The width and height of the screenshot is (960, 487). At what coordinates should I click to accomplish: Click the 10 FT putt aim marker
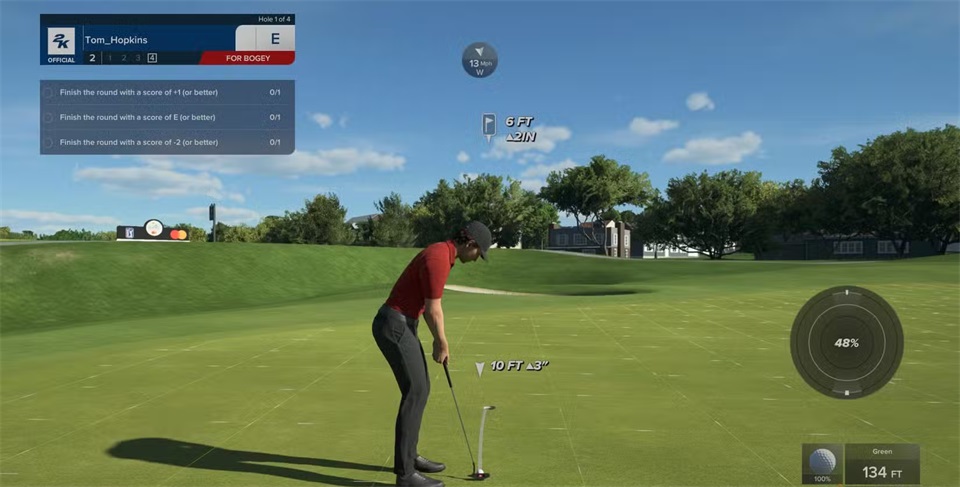480,368
